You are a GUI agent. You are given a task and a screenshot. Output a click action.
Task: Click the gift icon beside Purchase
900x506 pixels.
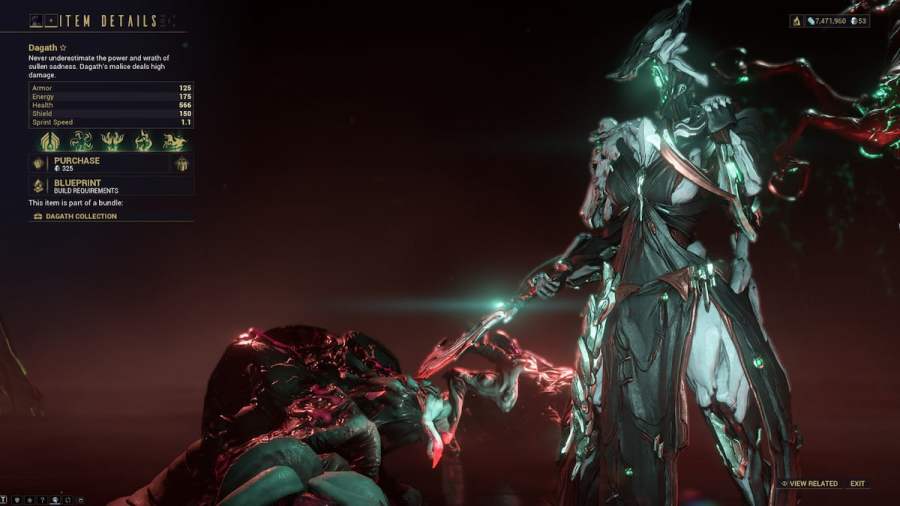pyautogui.click(x=182, y=164)
